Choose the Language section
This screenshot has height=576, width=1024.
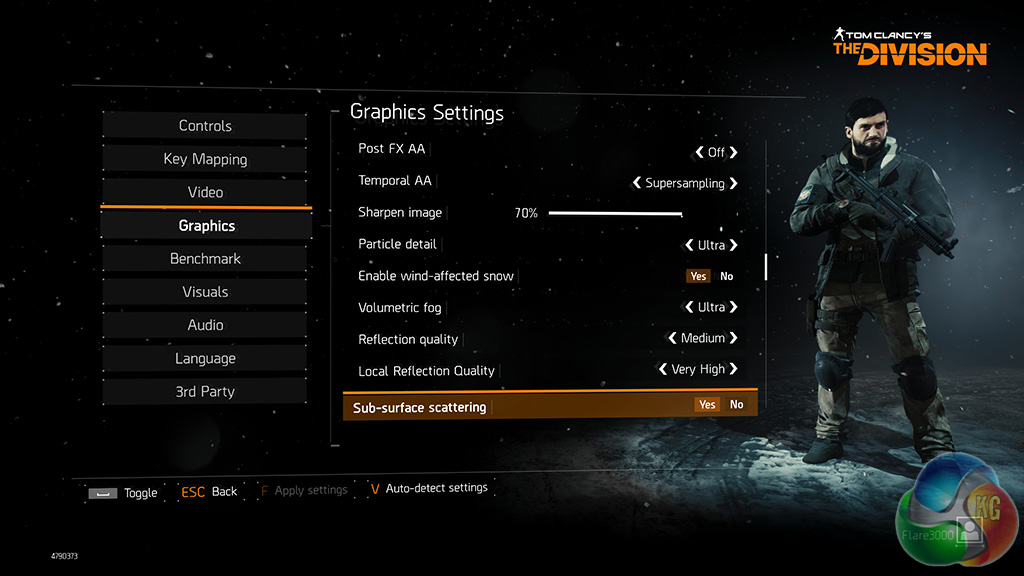pos(205,358)
